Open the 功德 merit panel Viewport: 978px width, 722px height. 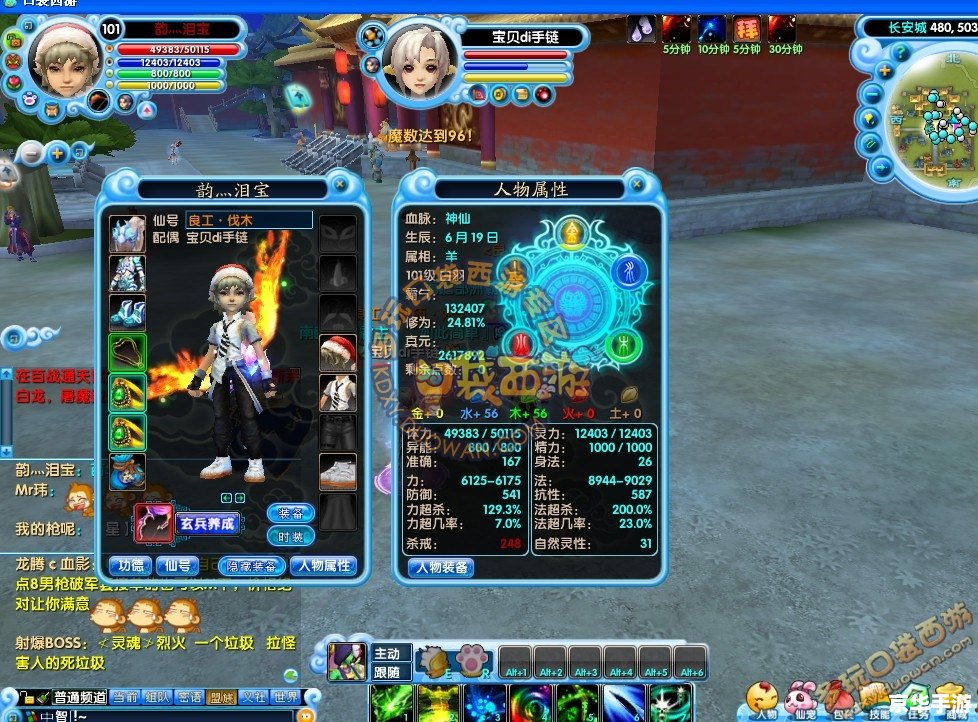(x=130, y=566)
